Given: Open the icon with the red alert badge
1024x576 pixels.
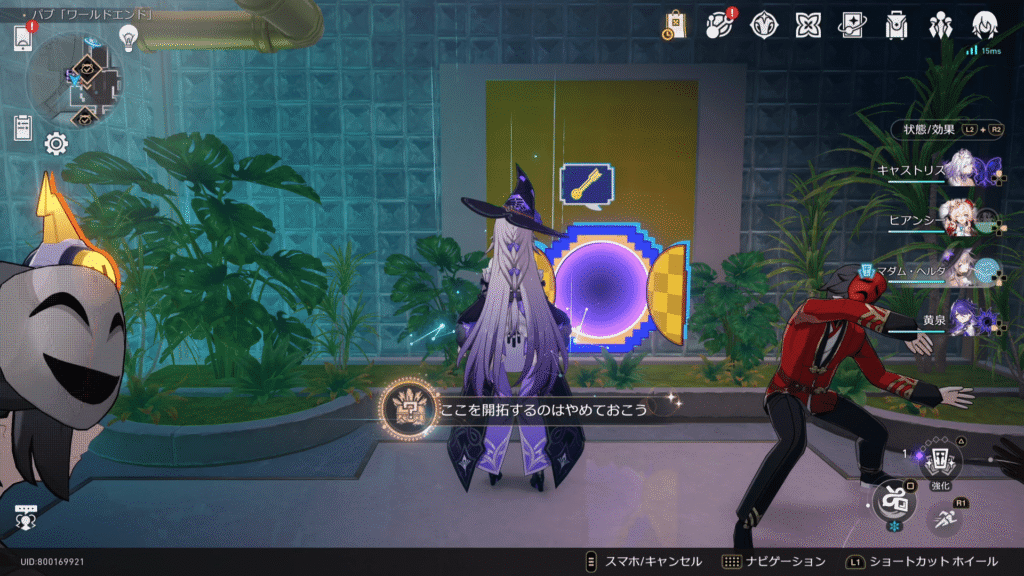Looking at the screenshot, I should point(720,24).
